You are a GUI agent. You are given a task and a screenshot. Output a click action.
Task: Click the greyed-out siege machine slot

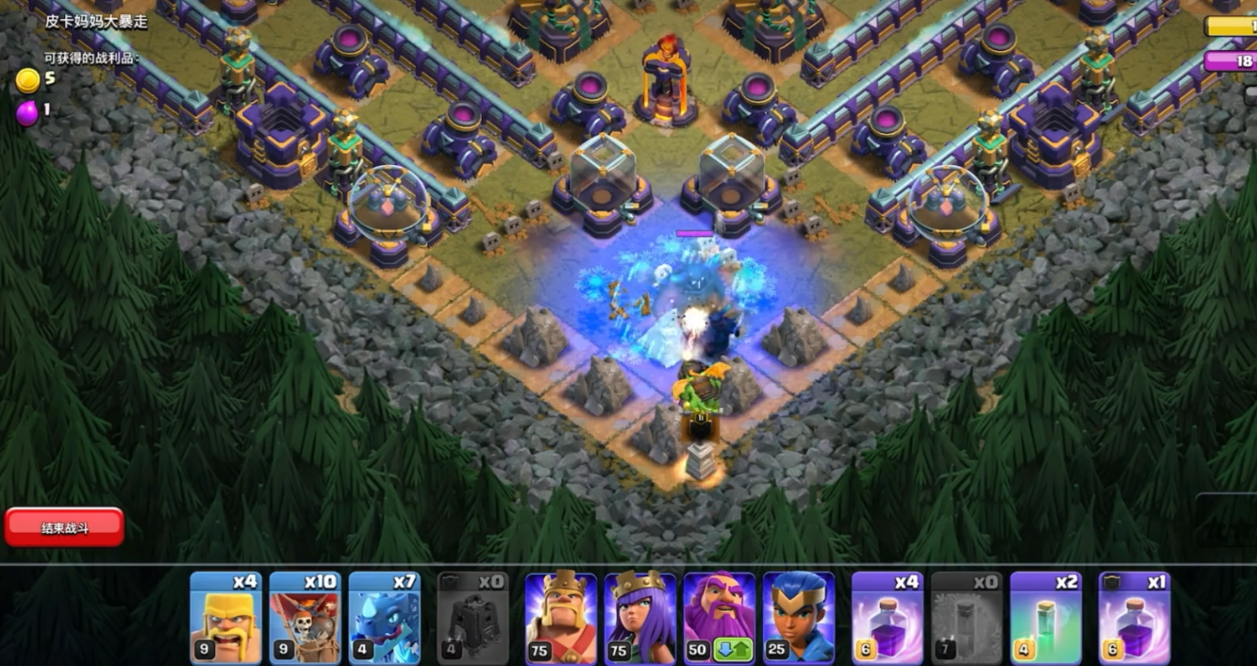pyautogui.click(x=473, y=618)
